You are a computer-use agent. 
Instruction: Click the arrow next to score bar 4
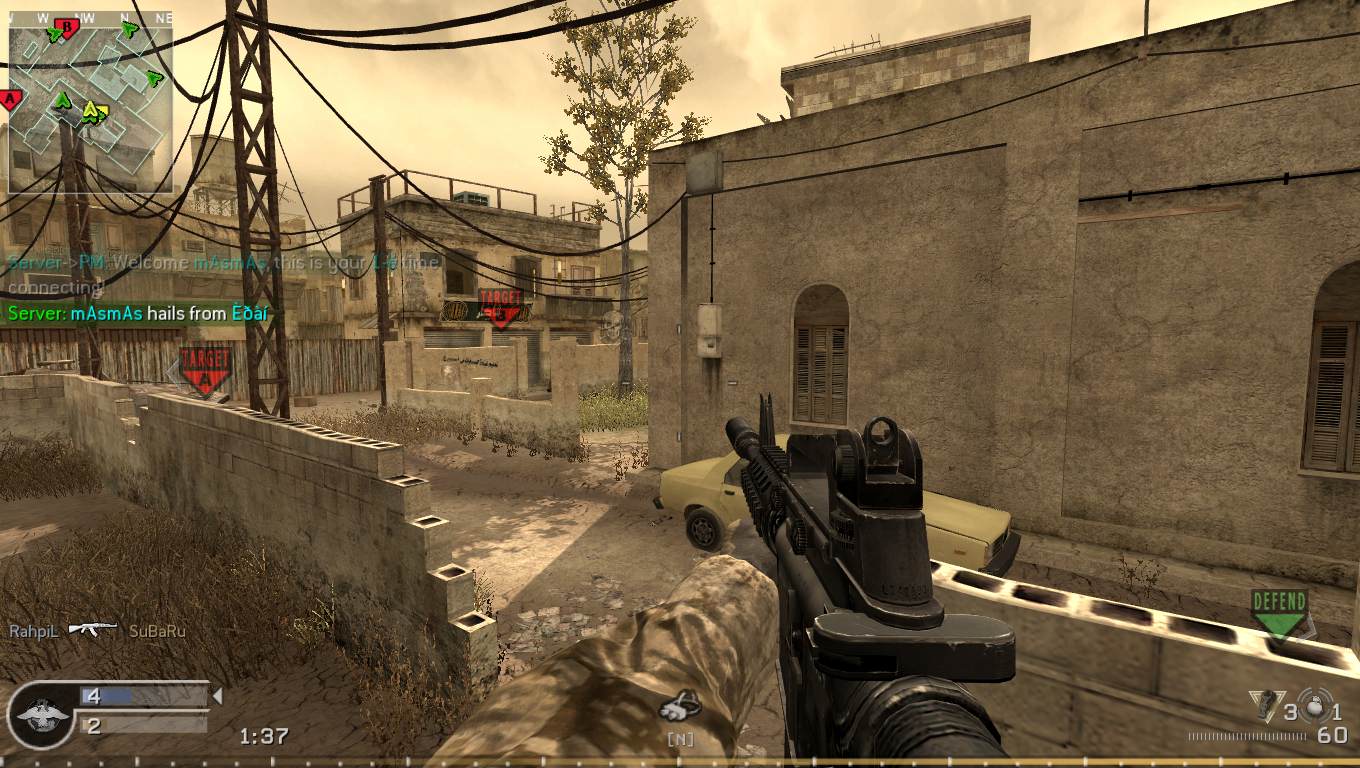pos(217,694)
